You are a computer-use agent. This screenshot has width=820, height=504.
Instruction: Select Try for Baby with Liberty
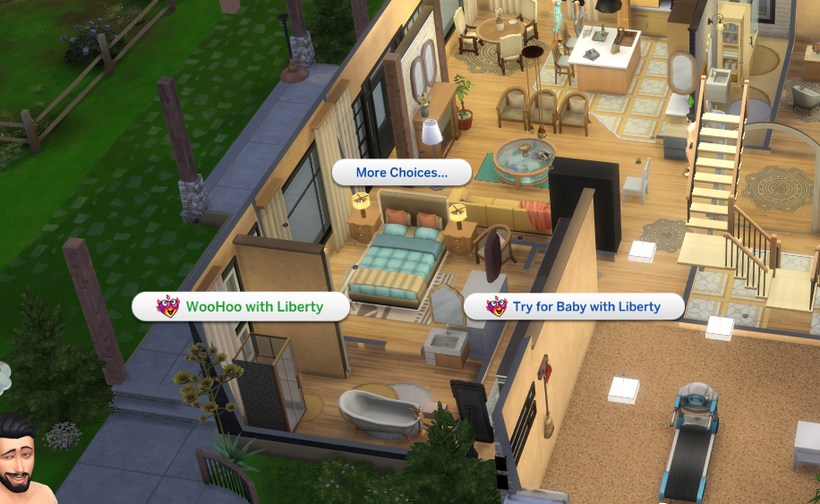[574, 306]
